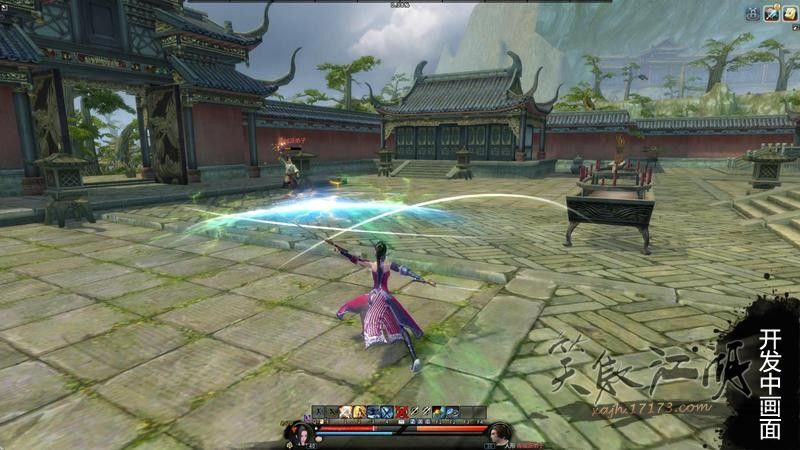Click the grey panda-face icon at top-right
This screenshot has width=800, height=450.
752,13
